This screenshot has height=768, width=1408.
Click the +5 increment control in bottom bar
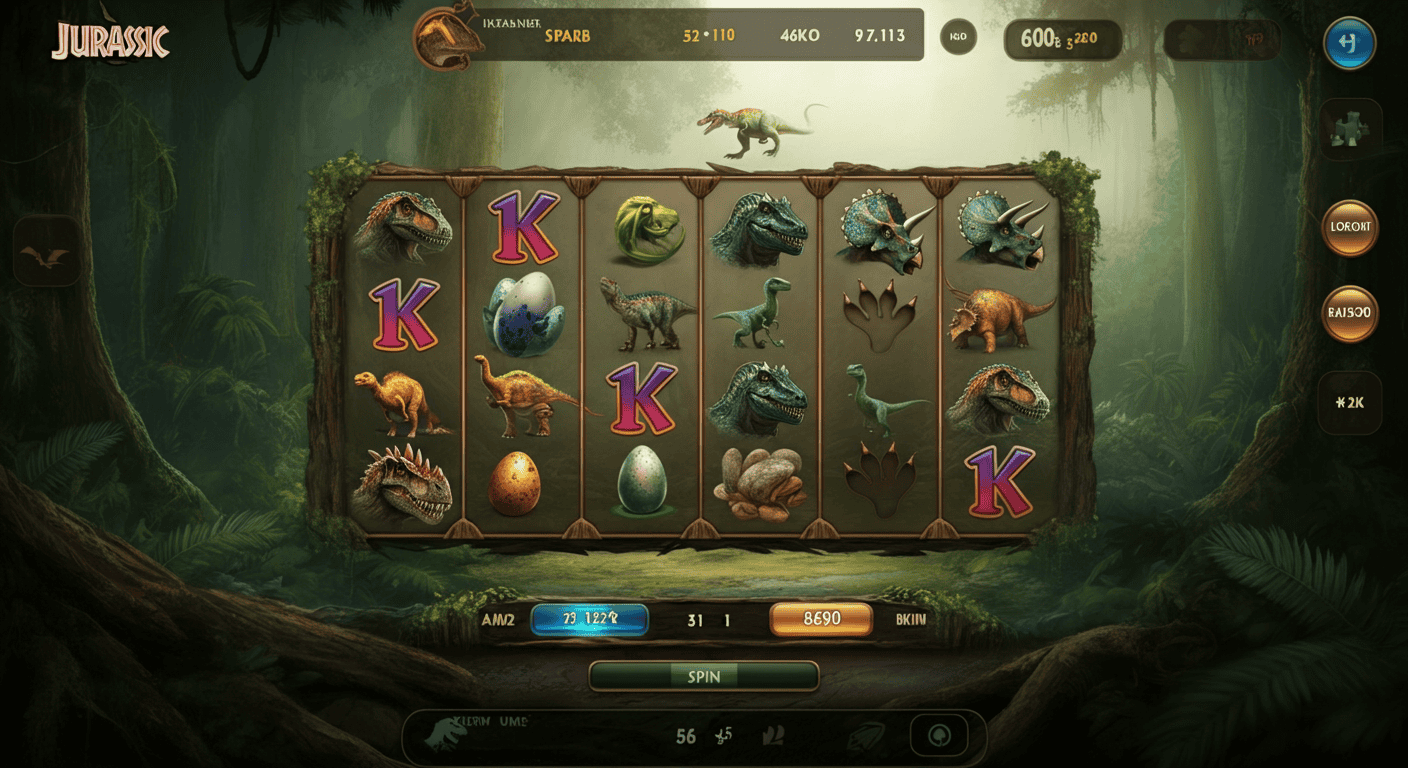[723, 737]
